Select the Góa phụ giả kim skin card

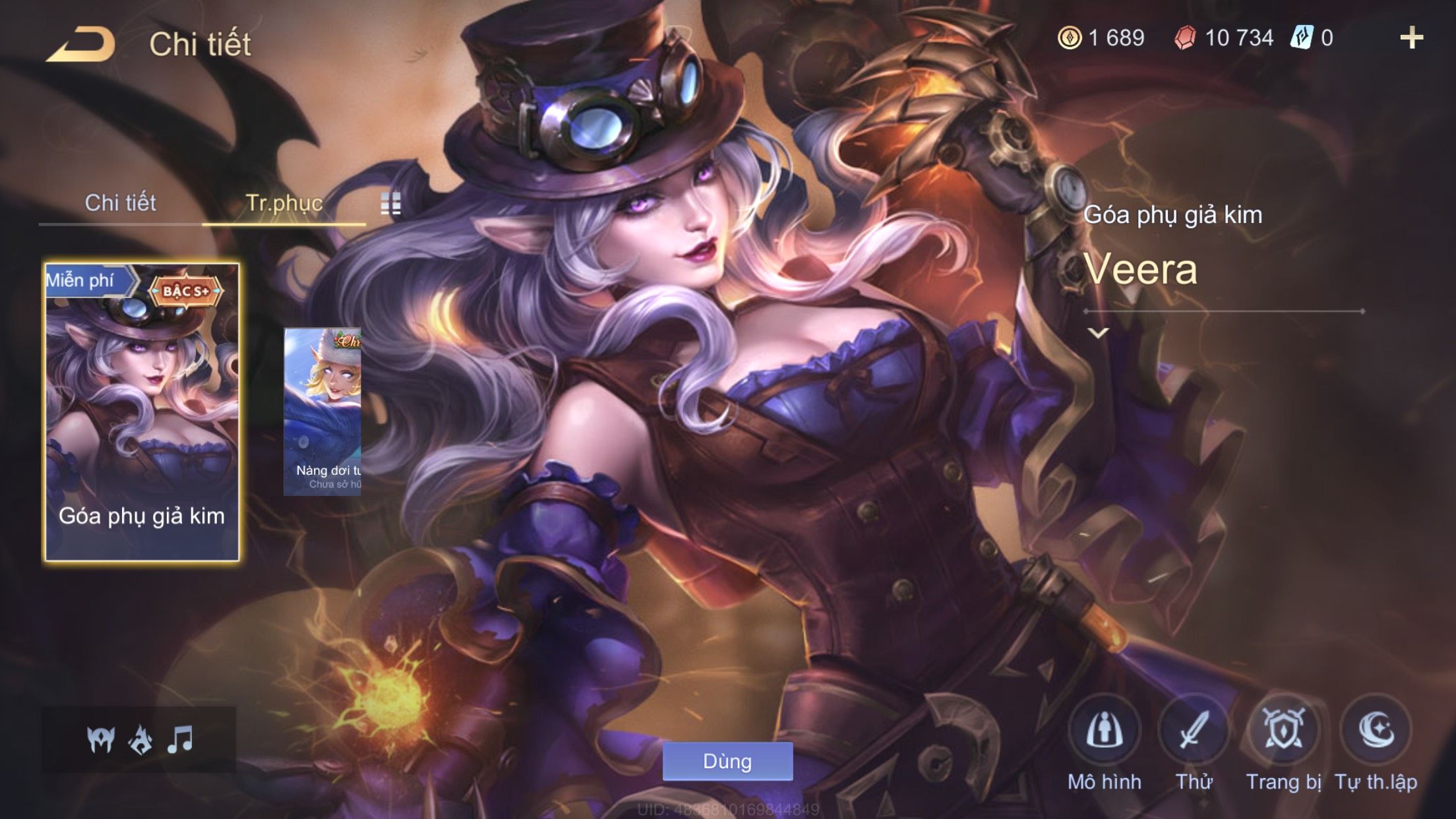[142, 412]
